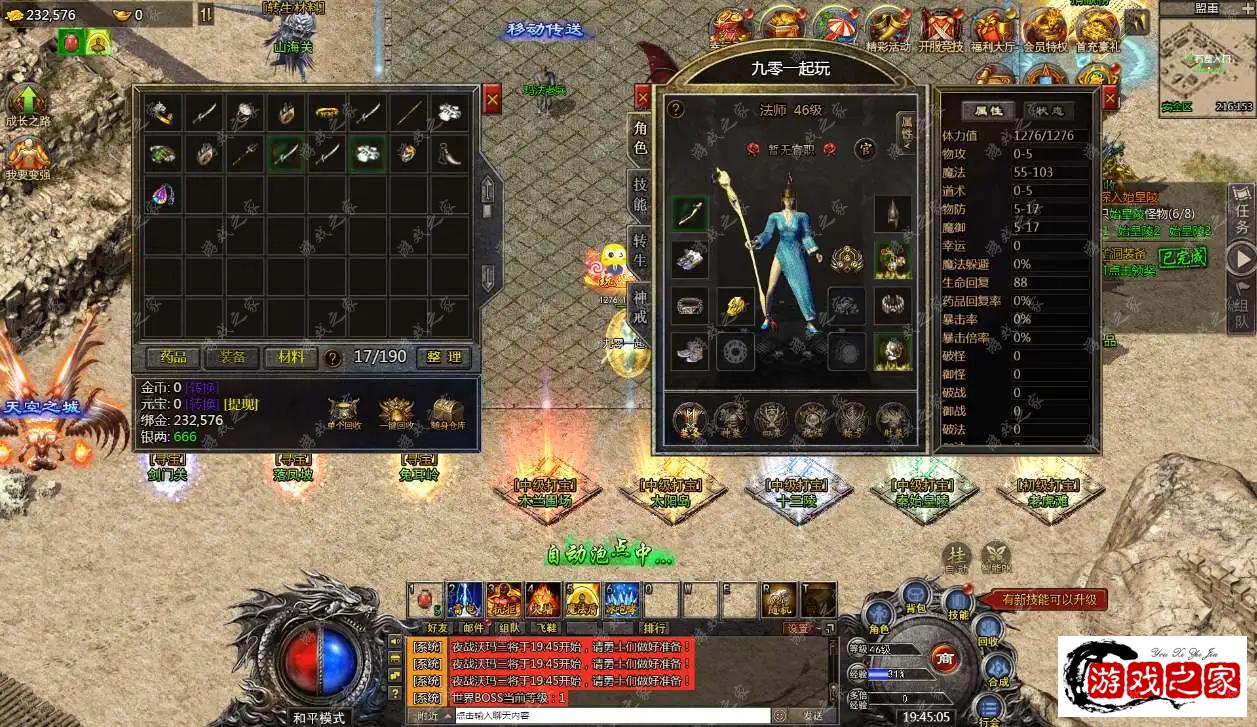Show the 材料 materials category
Image resolution: width=1257 pixels, height=727 pixels.
click(x=291, y=358)
